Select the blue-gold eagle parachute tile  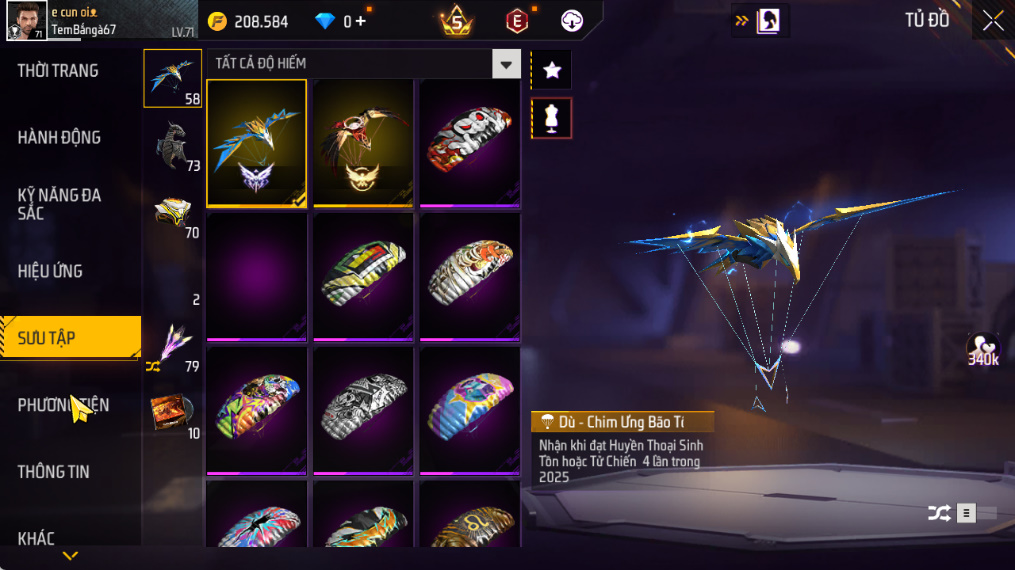point(257,143)
